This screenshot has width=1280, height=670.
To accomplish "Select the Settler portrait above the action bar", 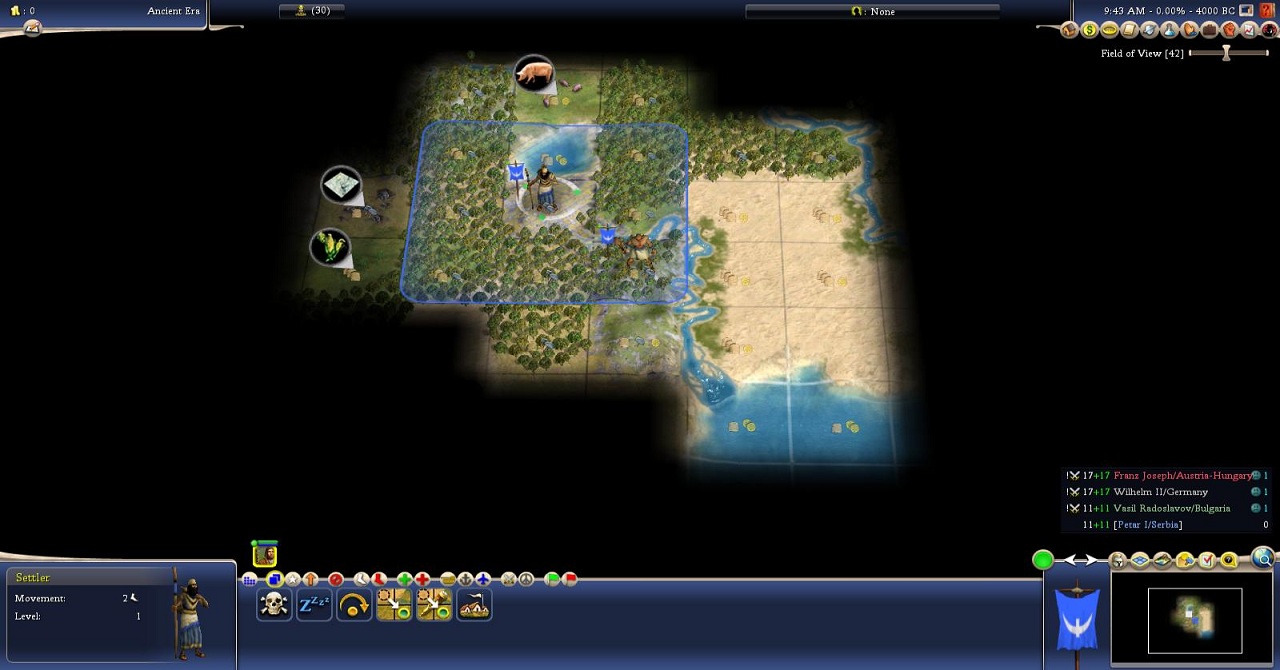I will click(x=265, y=554).
